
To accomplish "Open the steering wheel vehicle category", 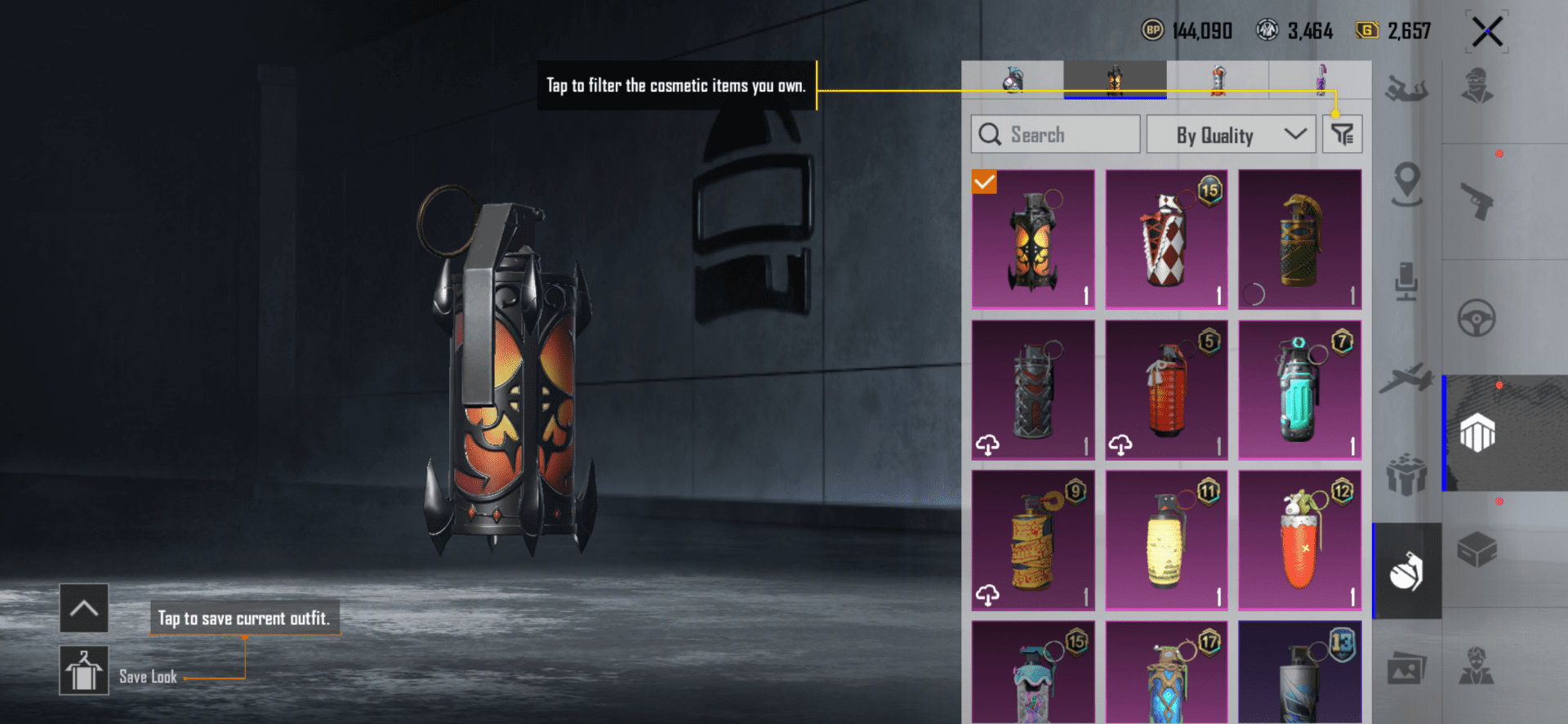I will (1477, 318).
